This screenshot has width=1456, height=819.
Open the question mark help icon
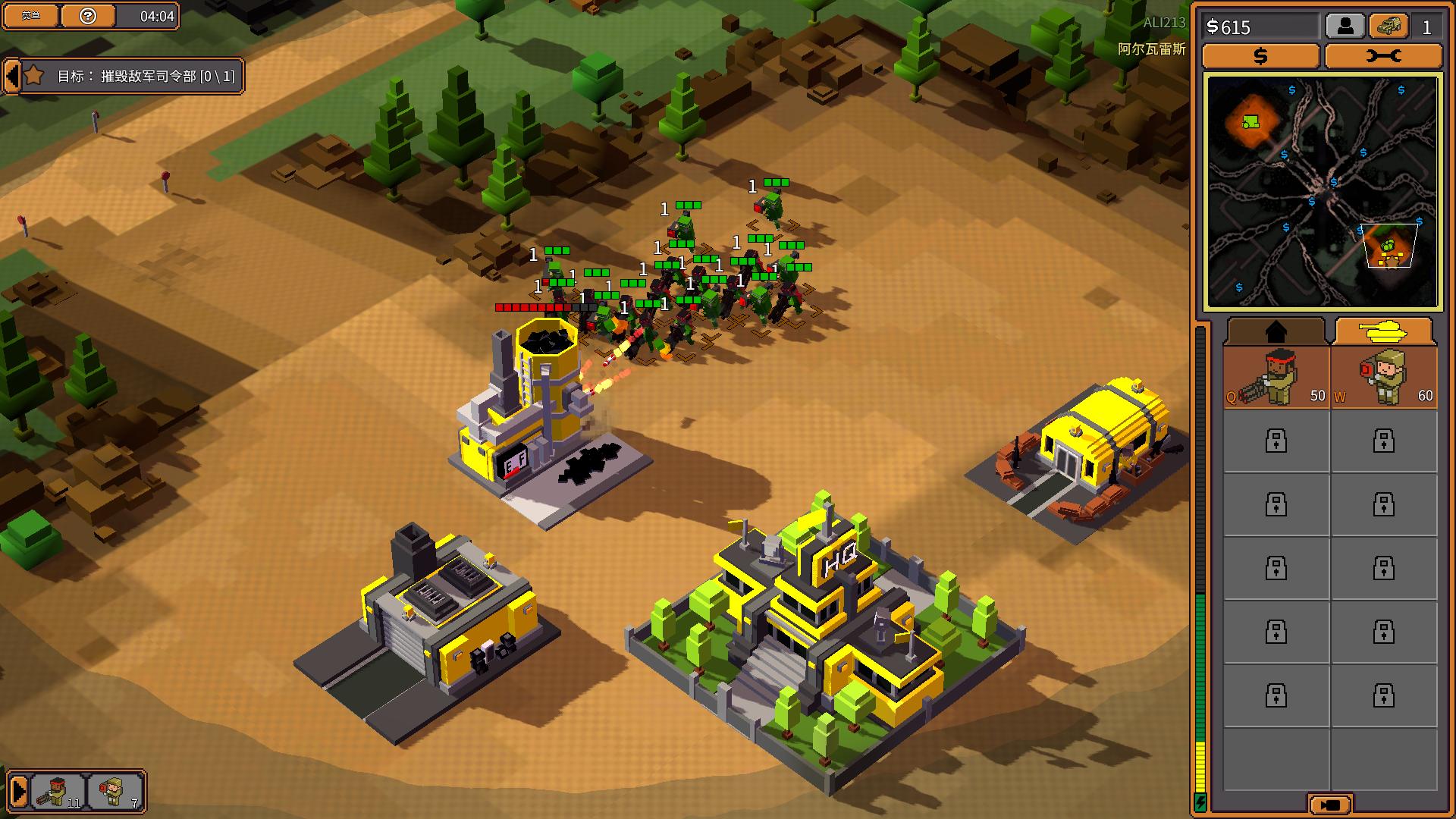tap(89, 15)
